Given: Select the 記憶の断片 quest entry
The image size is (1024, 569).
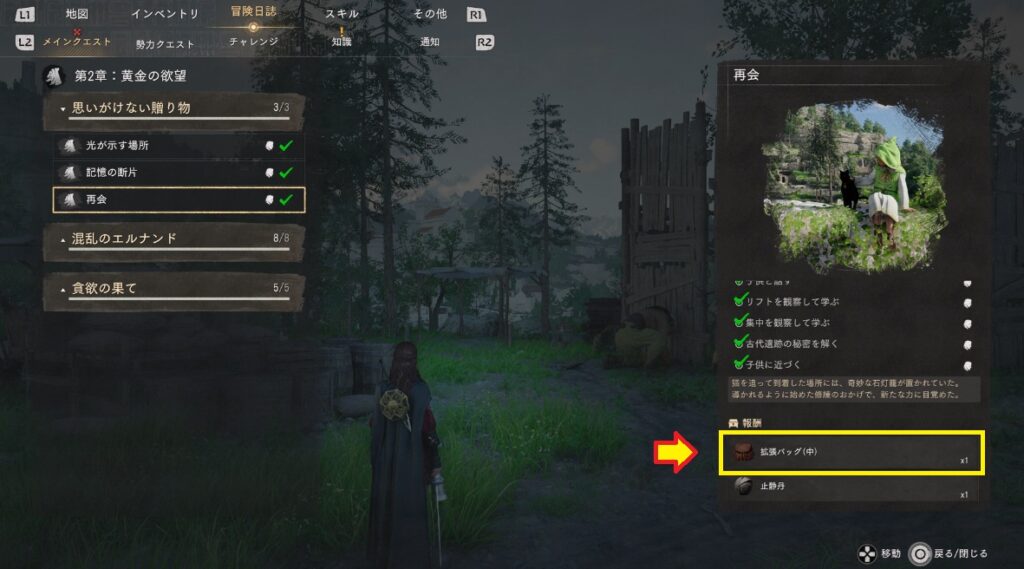Looking at the screenshot, I should (x=179, y=173).
